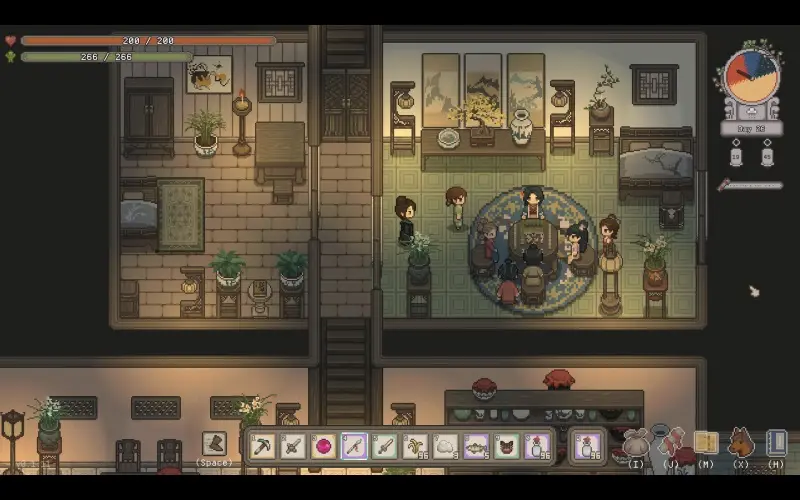Screen dimensions: 800x500
Task: Open the yellow map scroll icon
Action: click(x=706, y=443)
